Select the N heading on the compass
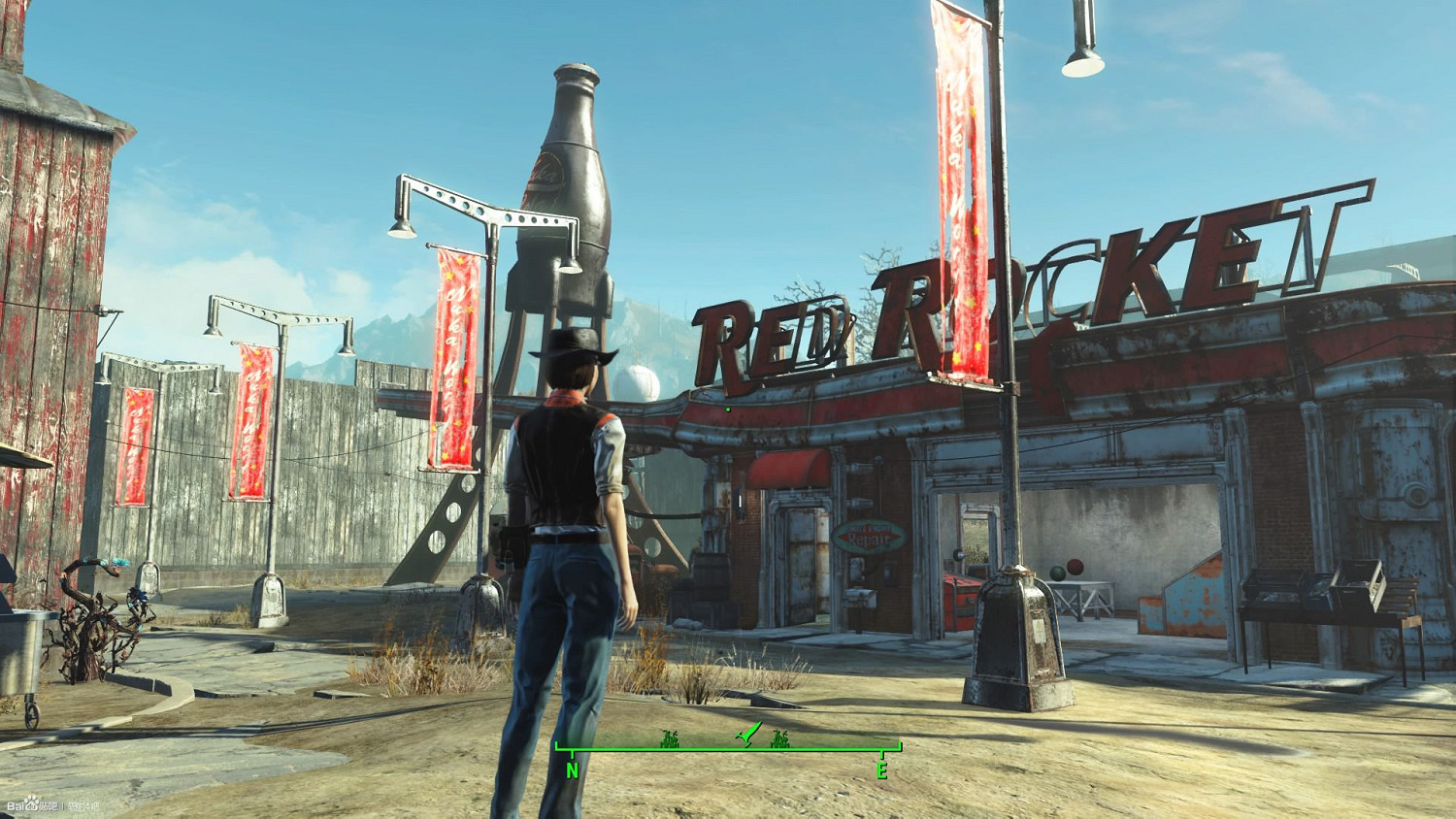Image resolution: width=1456 pixels, height=819 pixels. tap(573, 770)
